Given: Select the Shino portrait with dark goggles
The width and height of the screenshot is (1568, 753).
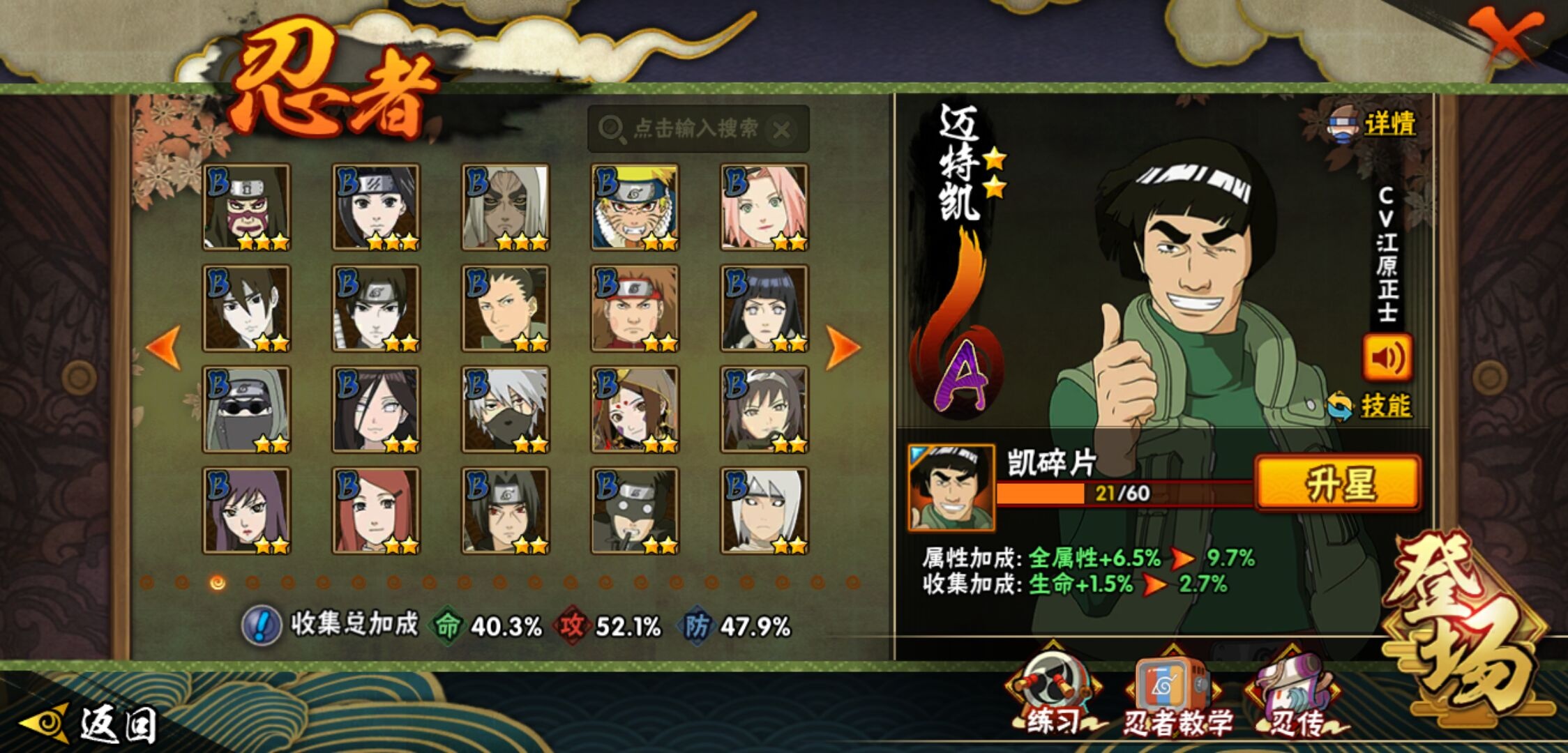Looking at the screenshot, I should (246, 409).
